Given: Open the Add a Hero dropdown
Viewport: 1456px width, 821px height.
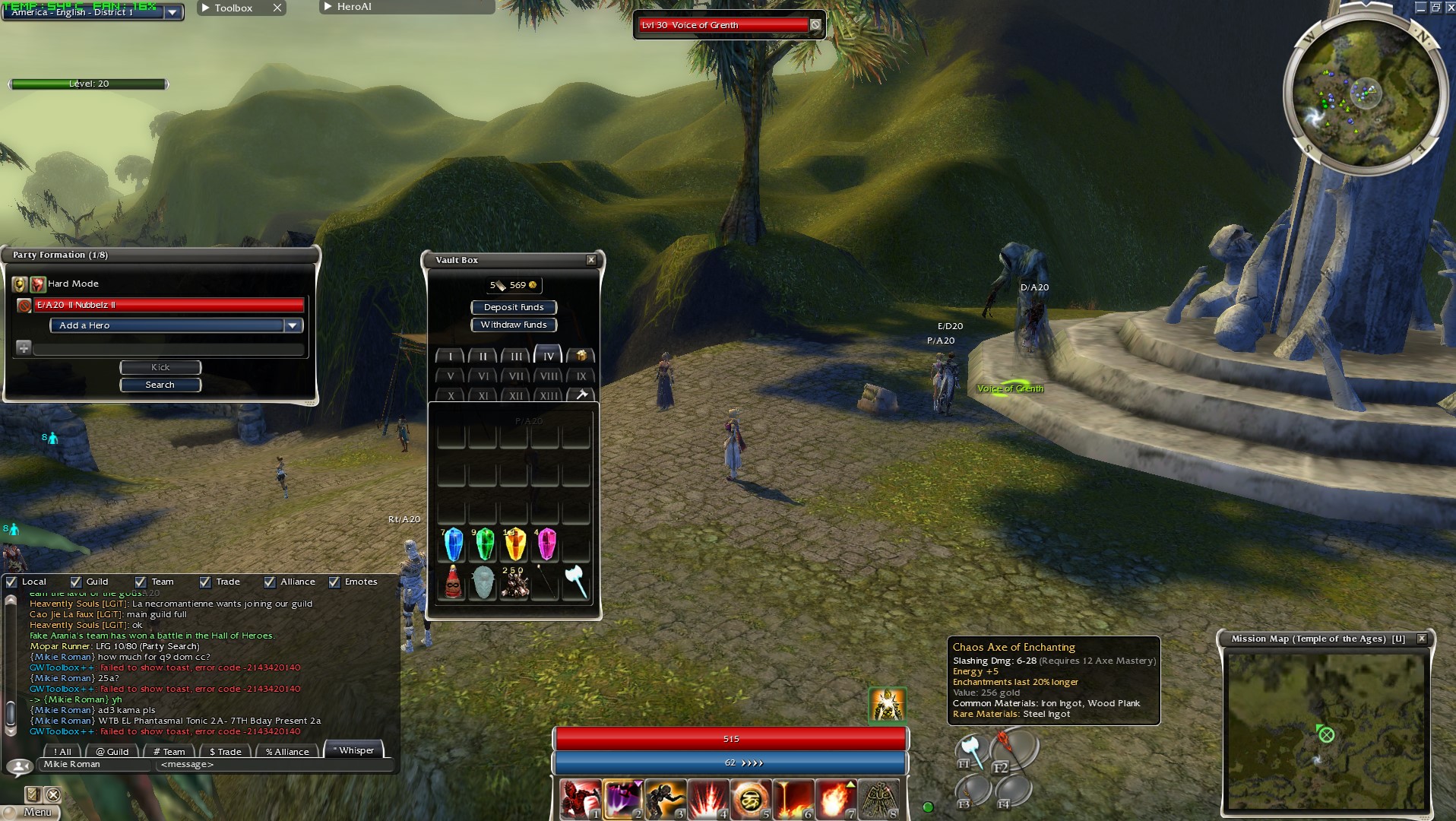Looking at the screenshot, I should tap(293, 325).
